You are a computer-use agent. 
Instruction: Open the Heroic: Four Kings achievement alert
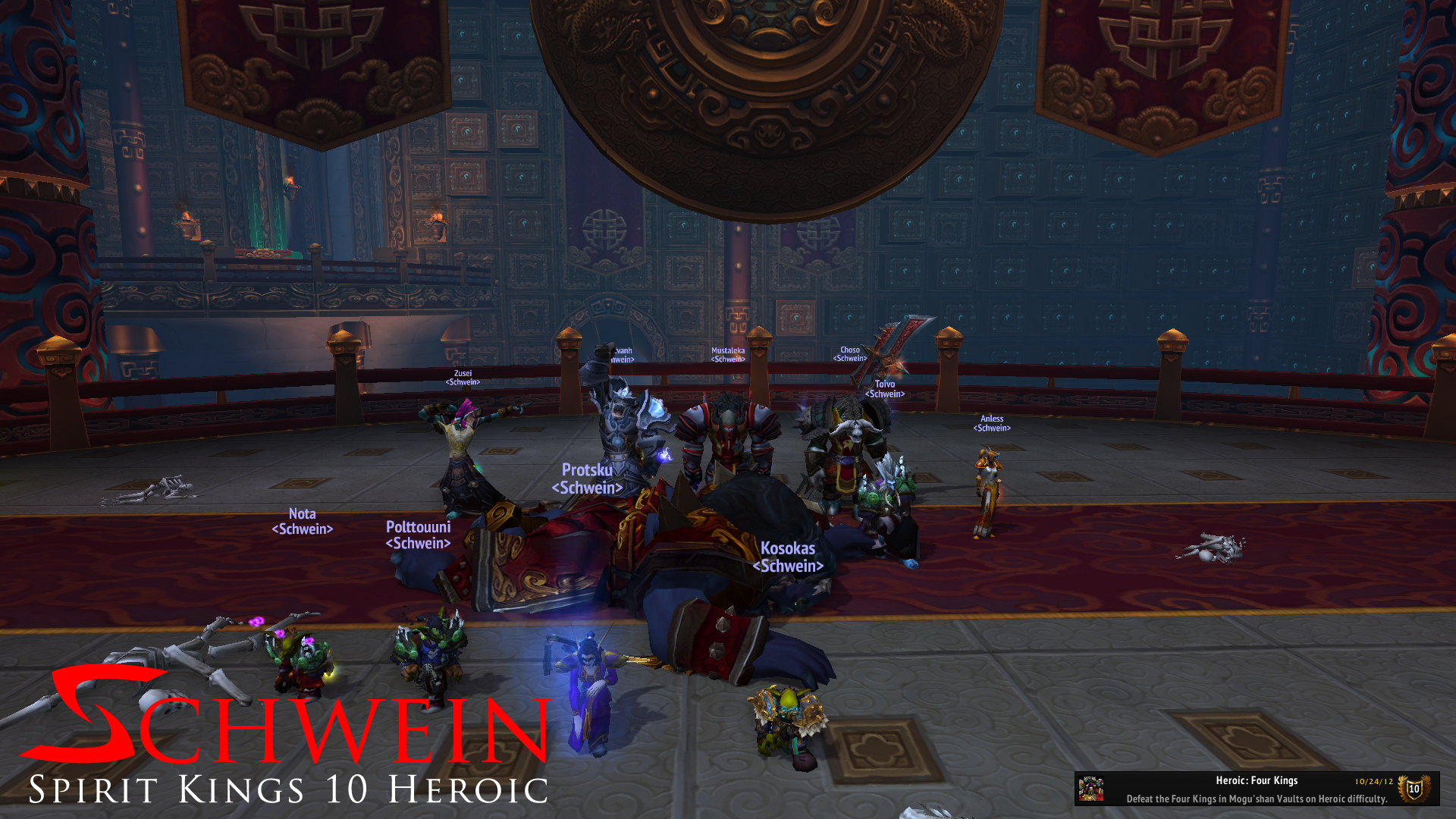1256,789
